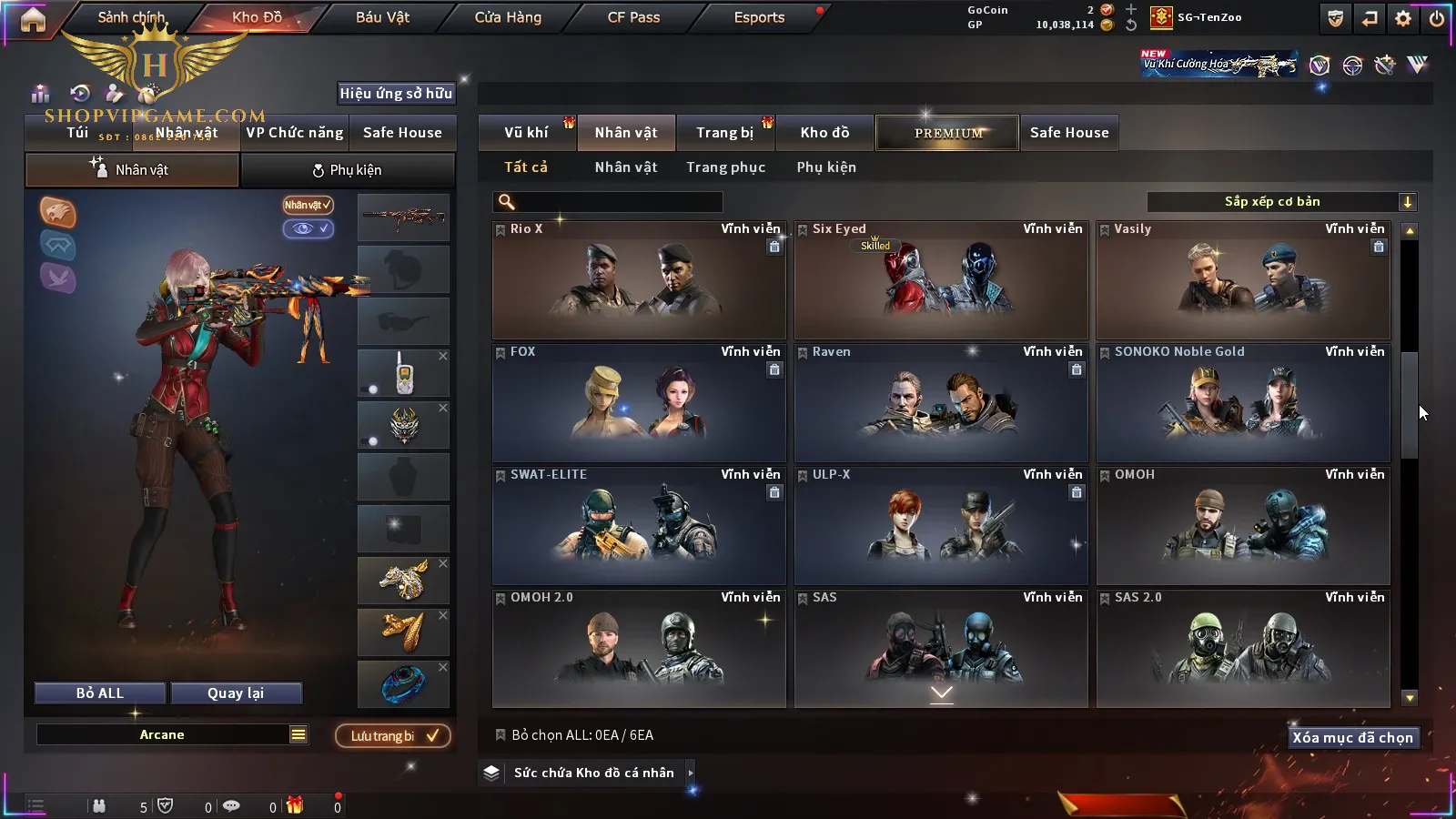The height and width of the screenshot is (819, 1456).
Task: Switch to the CF Pass tab
Action: pyautogui.click(x=633, y=17)
